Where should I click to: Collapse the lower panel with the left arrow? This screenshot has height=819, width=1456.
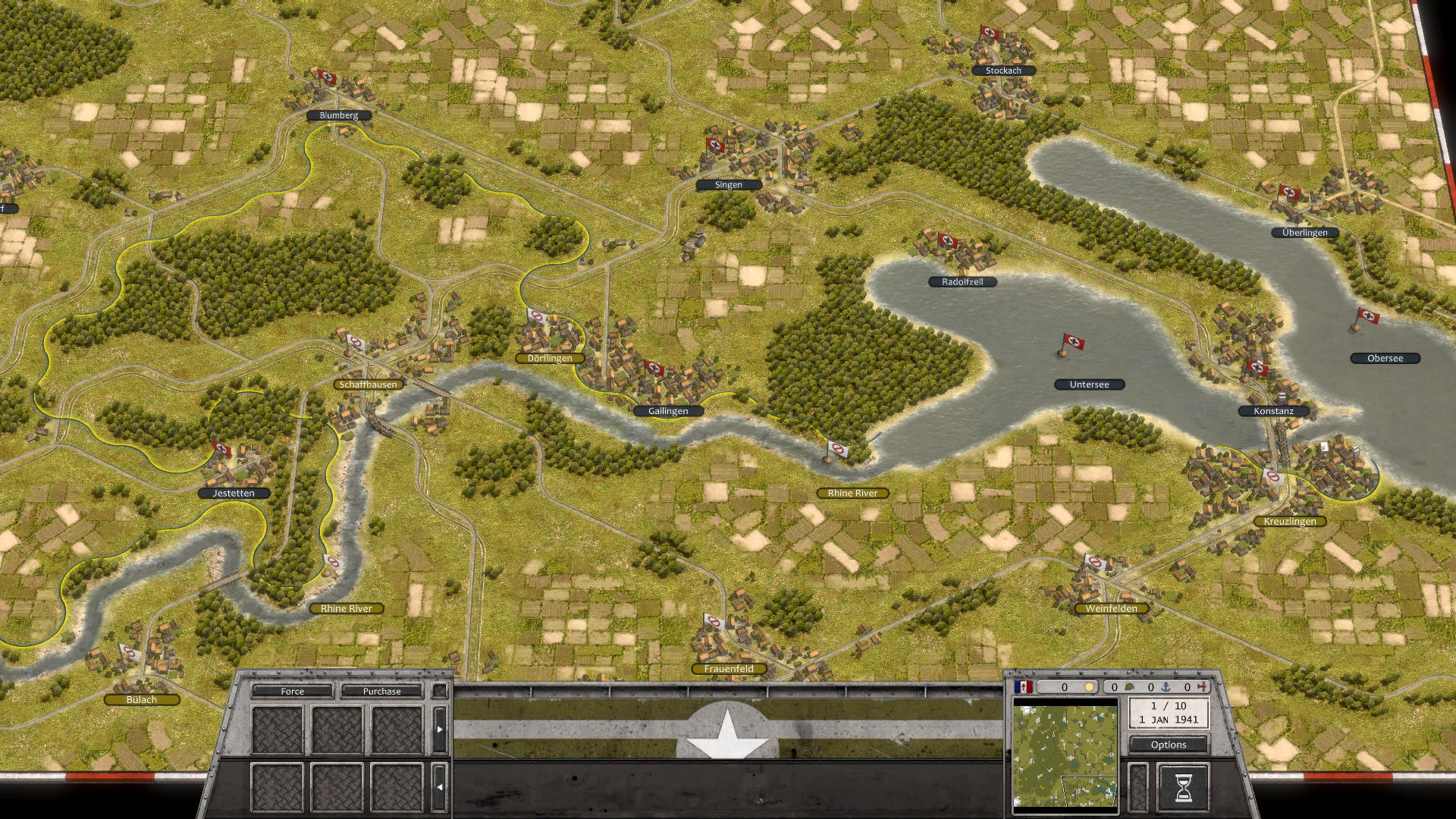coord(440,786)
